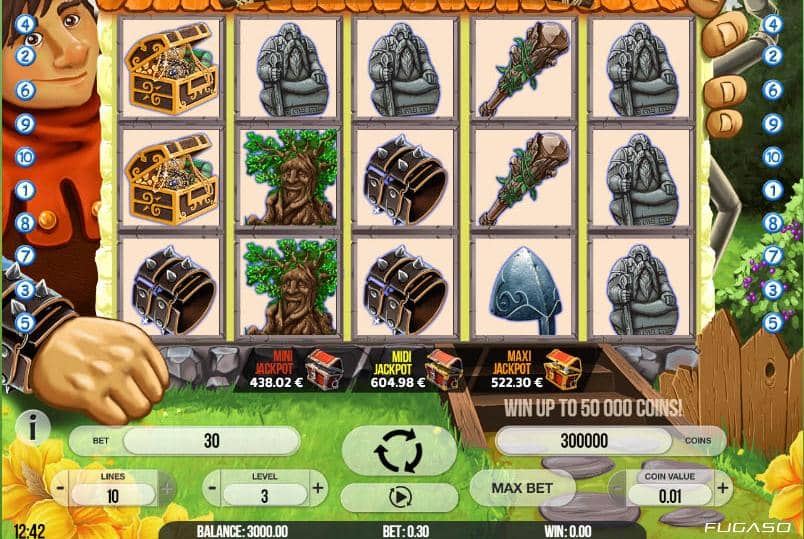The height and width of the screenshot is (539, 804).
Task: Select payline 10 on the left side
Action: click(x=26, y=157)
